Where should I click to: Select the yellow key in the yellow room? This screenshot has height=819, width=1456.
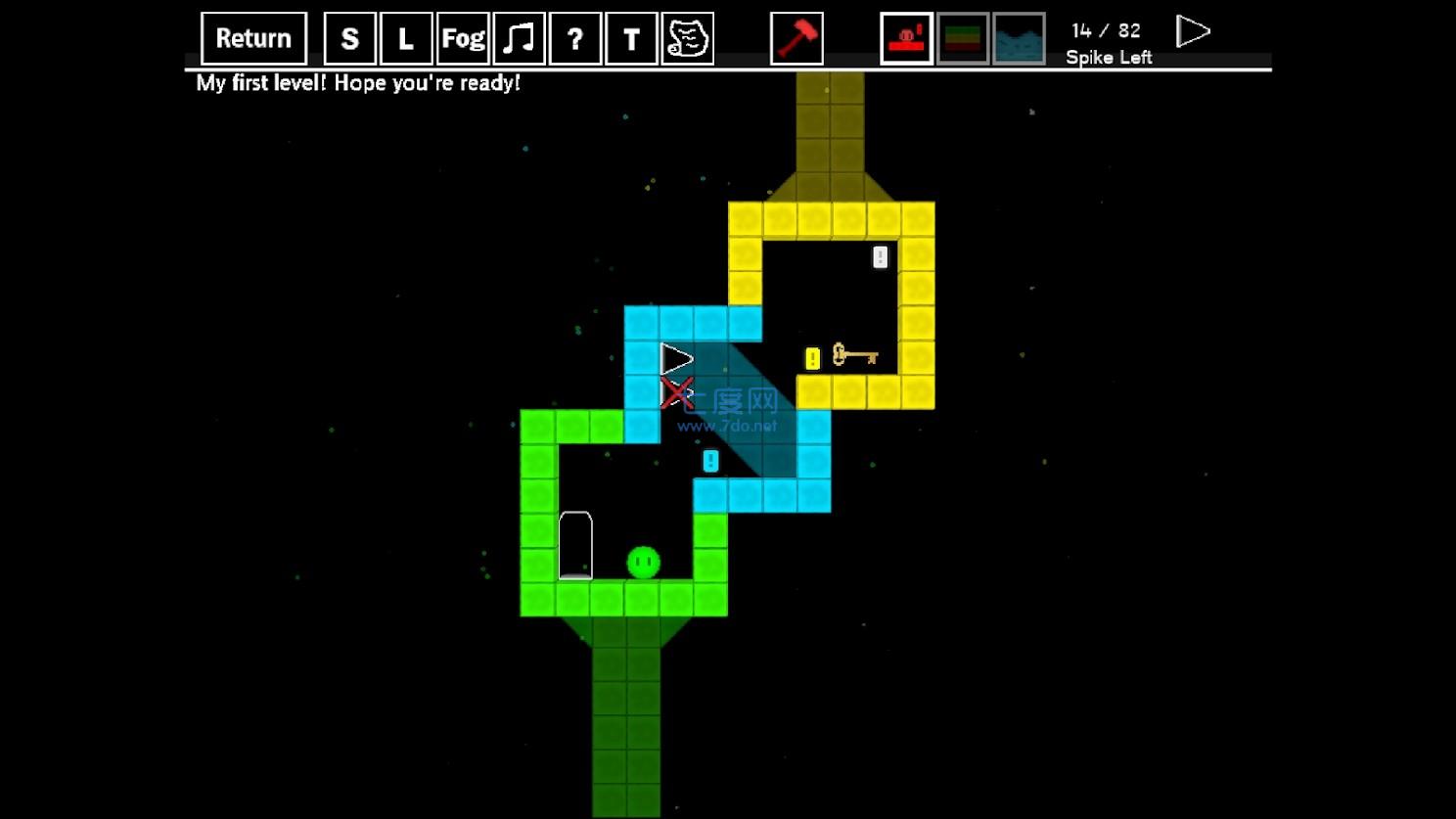pyautogui.click(x=853, y=357)
